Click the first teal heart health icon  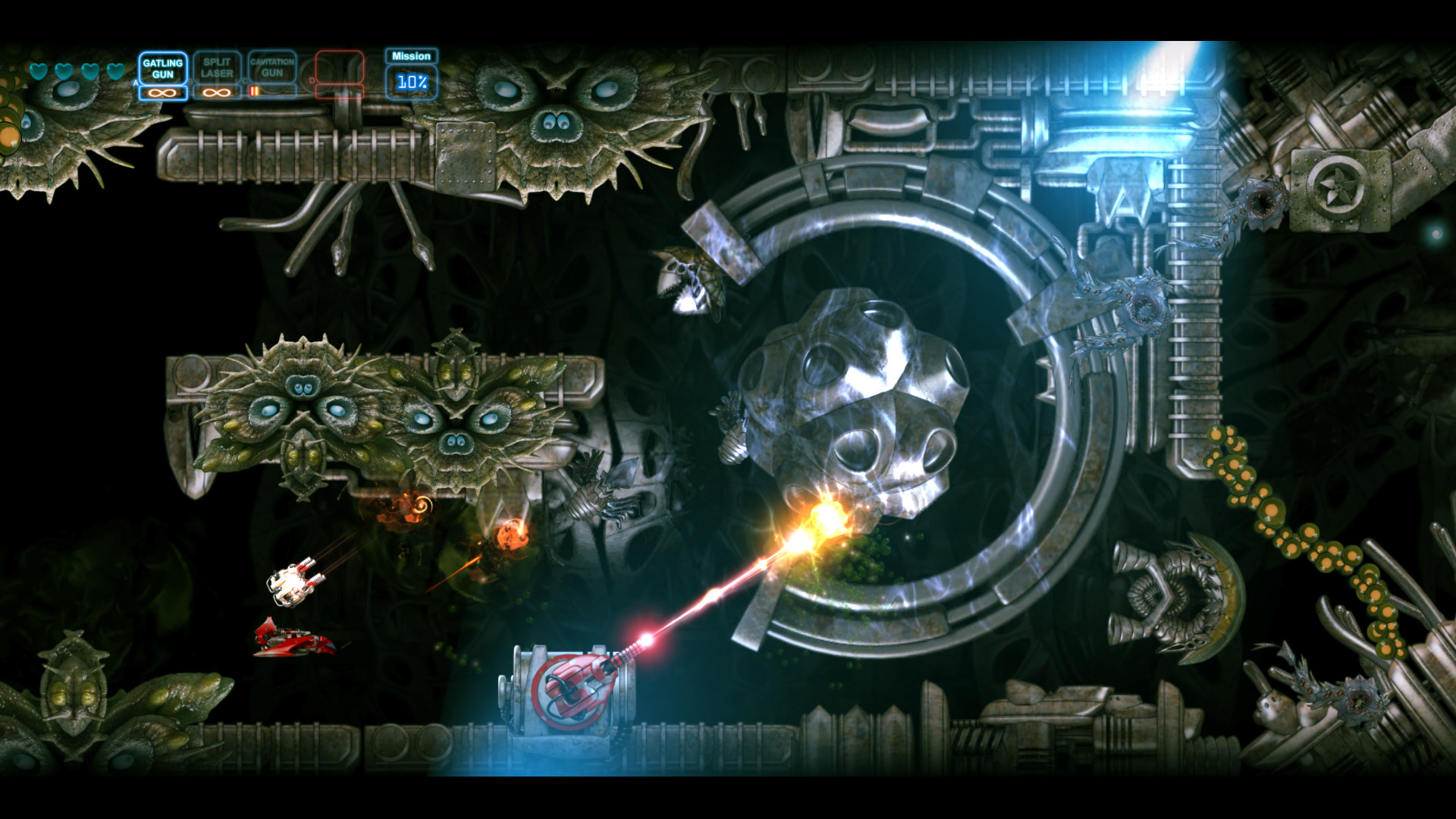pos(36,71)
